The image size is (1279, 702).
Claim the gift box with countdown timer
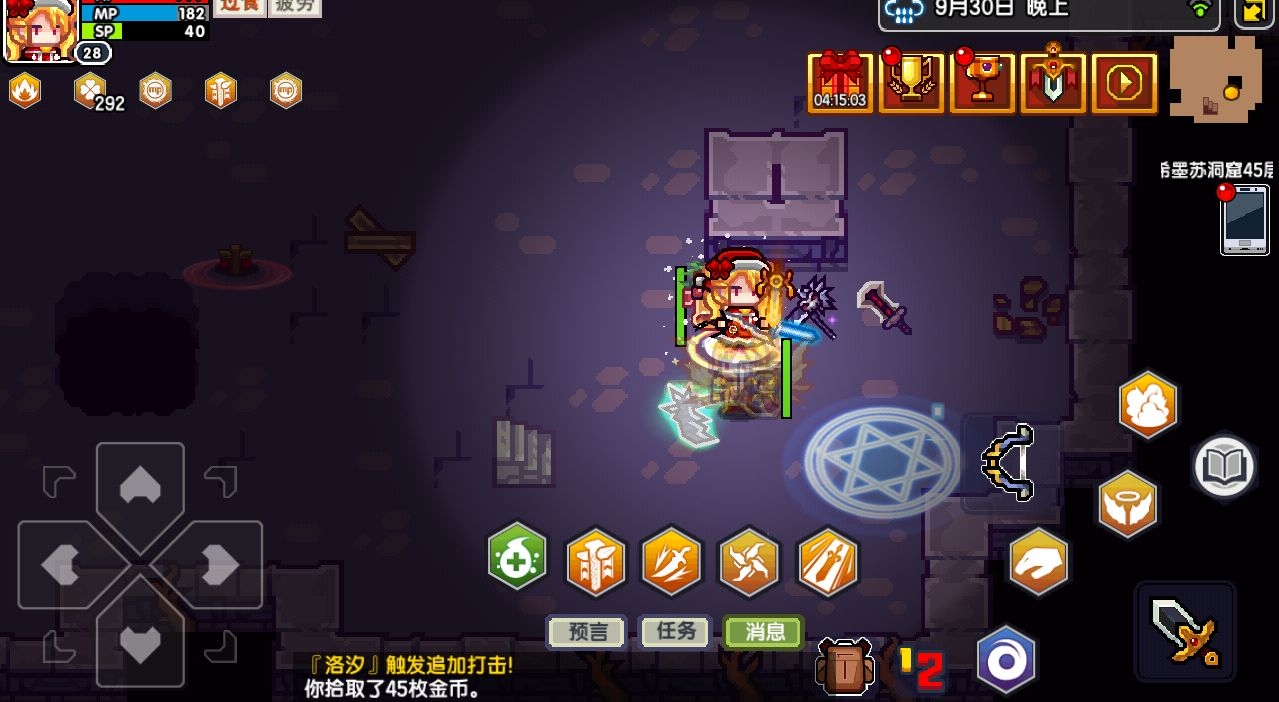click(840, 82)
